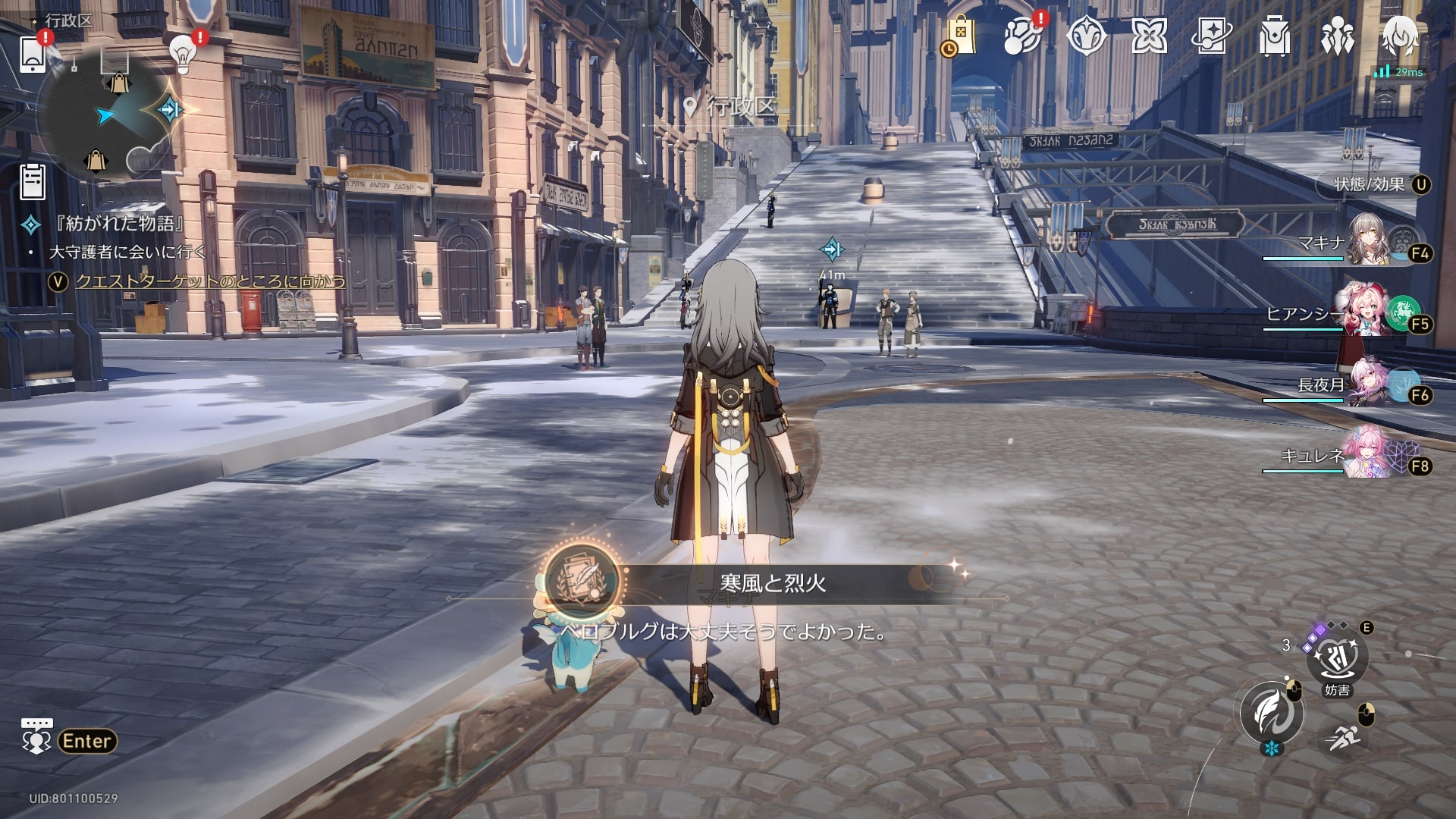The image size is (1456, 819).
Task: Switch to party member キュレネ
Action: 1370,455
